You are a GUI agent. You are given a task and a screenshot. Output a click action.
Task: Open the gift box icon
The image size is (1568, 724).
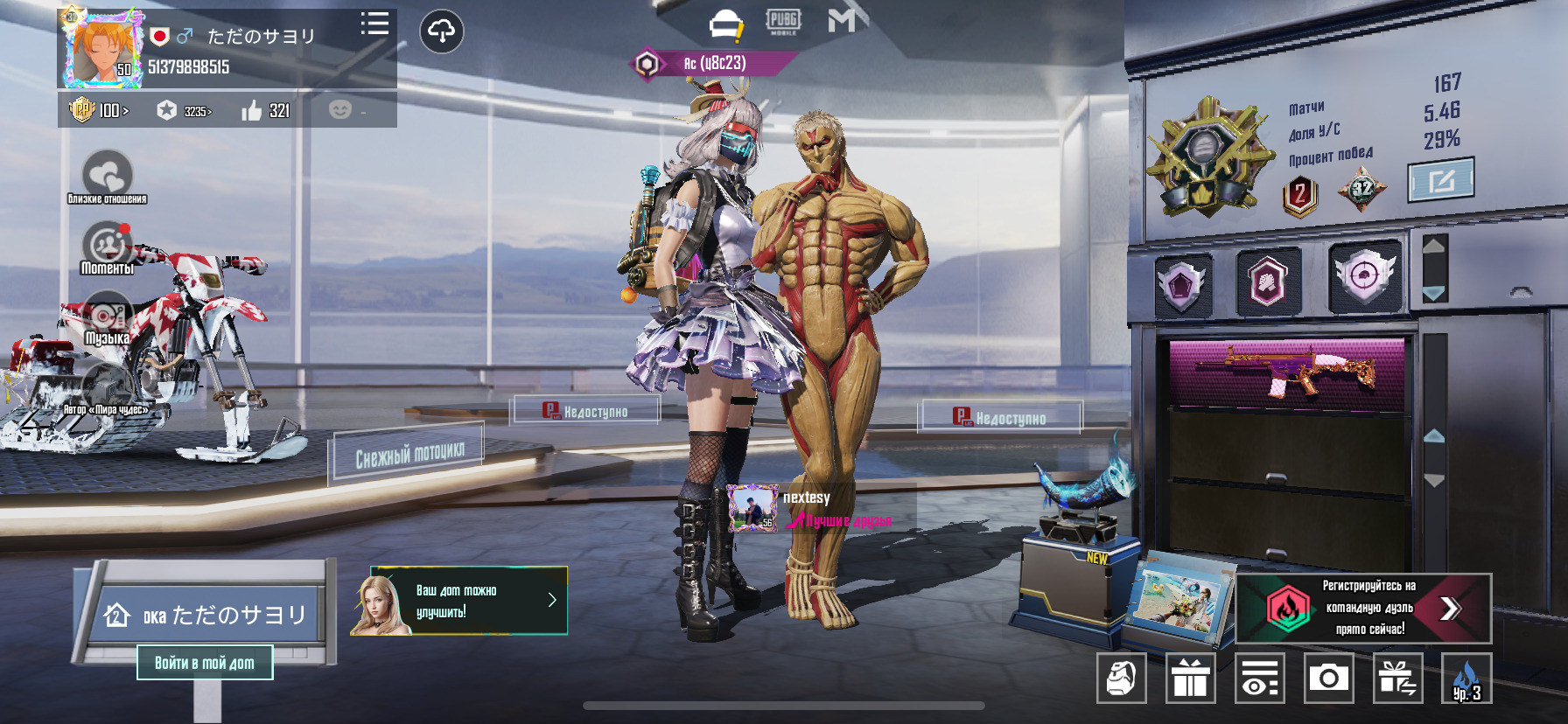pyautogui.click(x=1190, y=678)
